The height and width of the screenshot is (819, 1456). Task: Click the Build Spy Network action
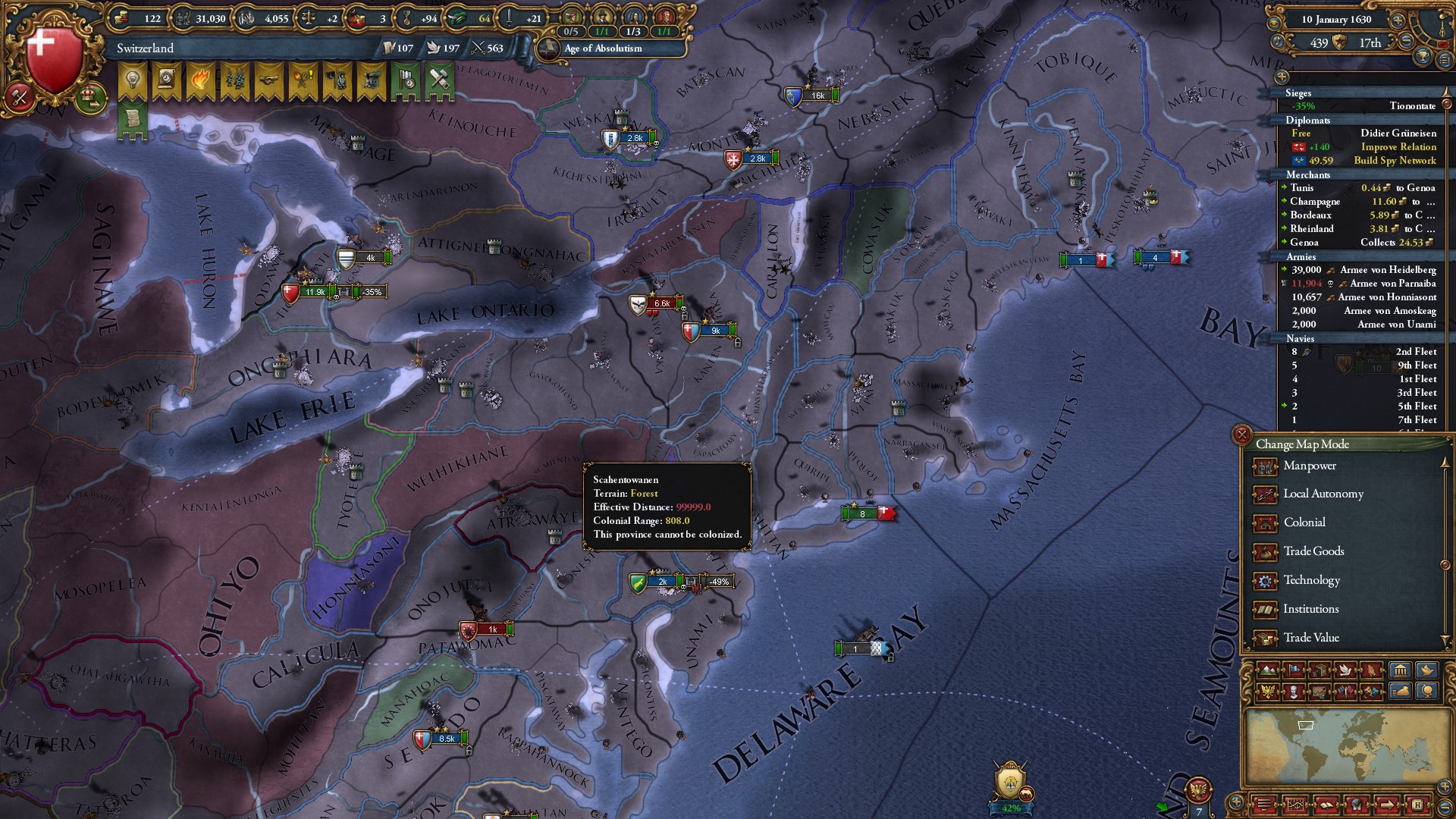(1394, 161)
